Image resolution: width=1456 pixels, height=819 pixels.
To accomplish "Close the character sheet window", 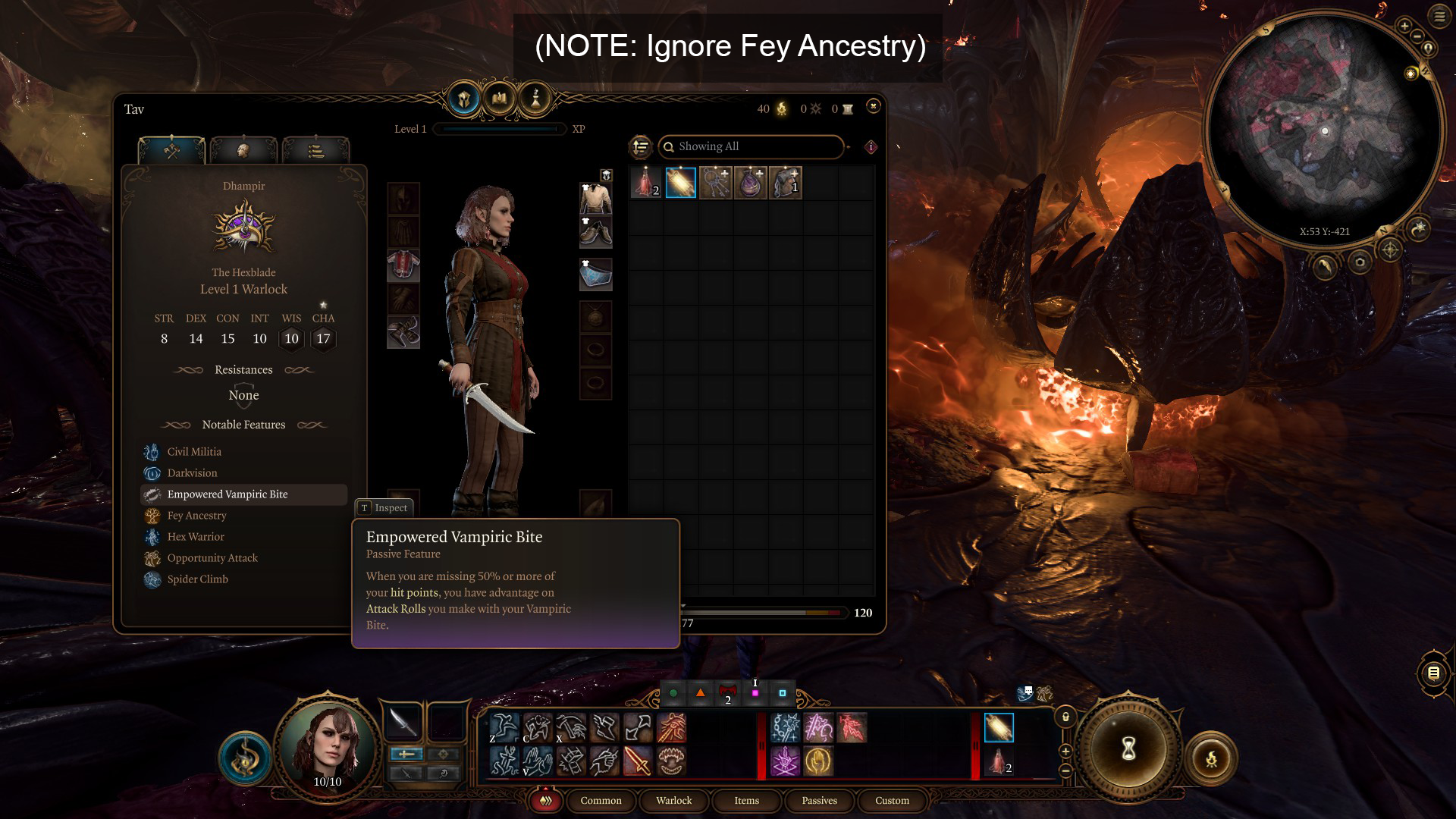I will click(873, 106).
